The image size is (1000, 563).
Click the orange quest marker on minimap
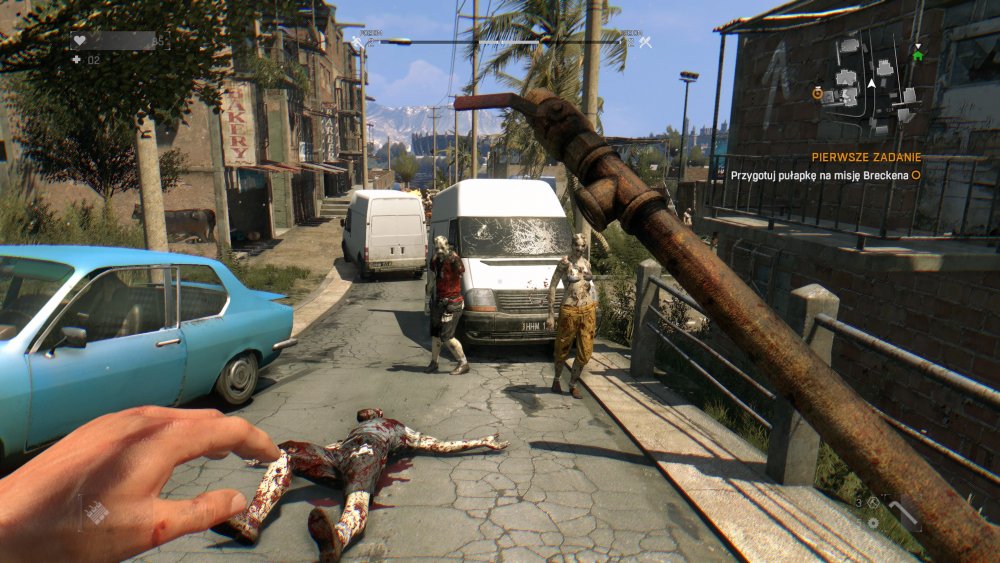[x=817, y=92]
